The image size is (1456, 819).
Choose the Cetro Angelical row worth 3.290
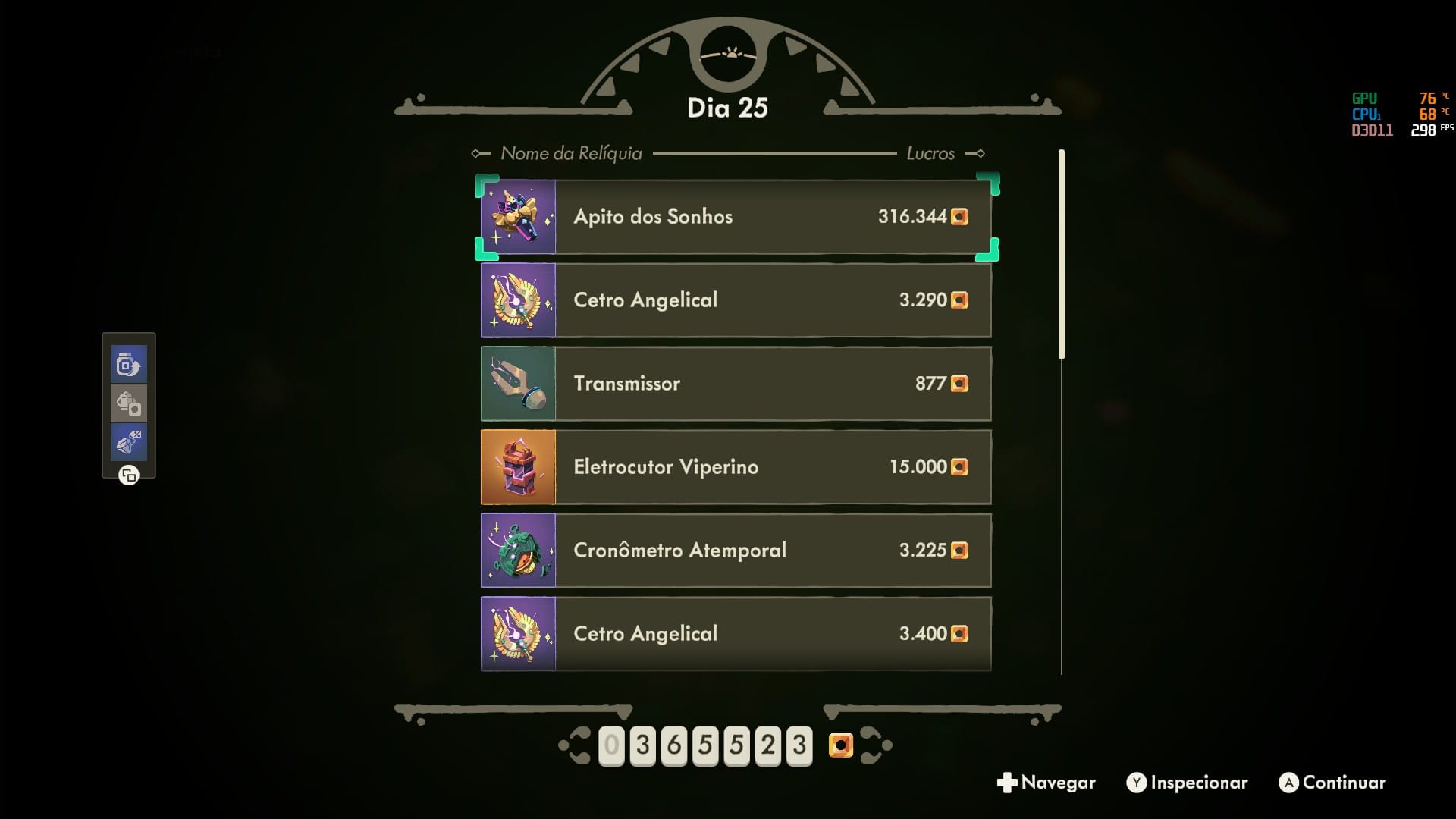click(x=736, y=300)
